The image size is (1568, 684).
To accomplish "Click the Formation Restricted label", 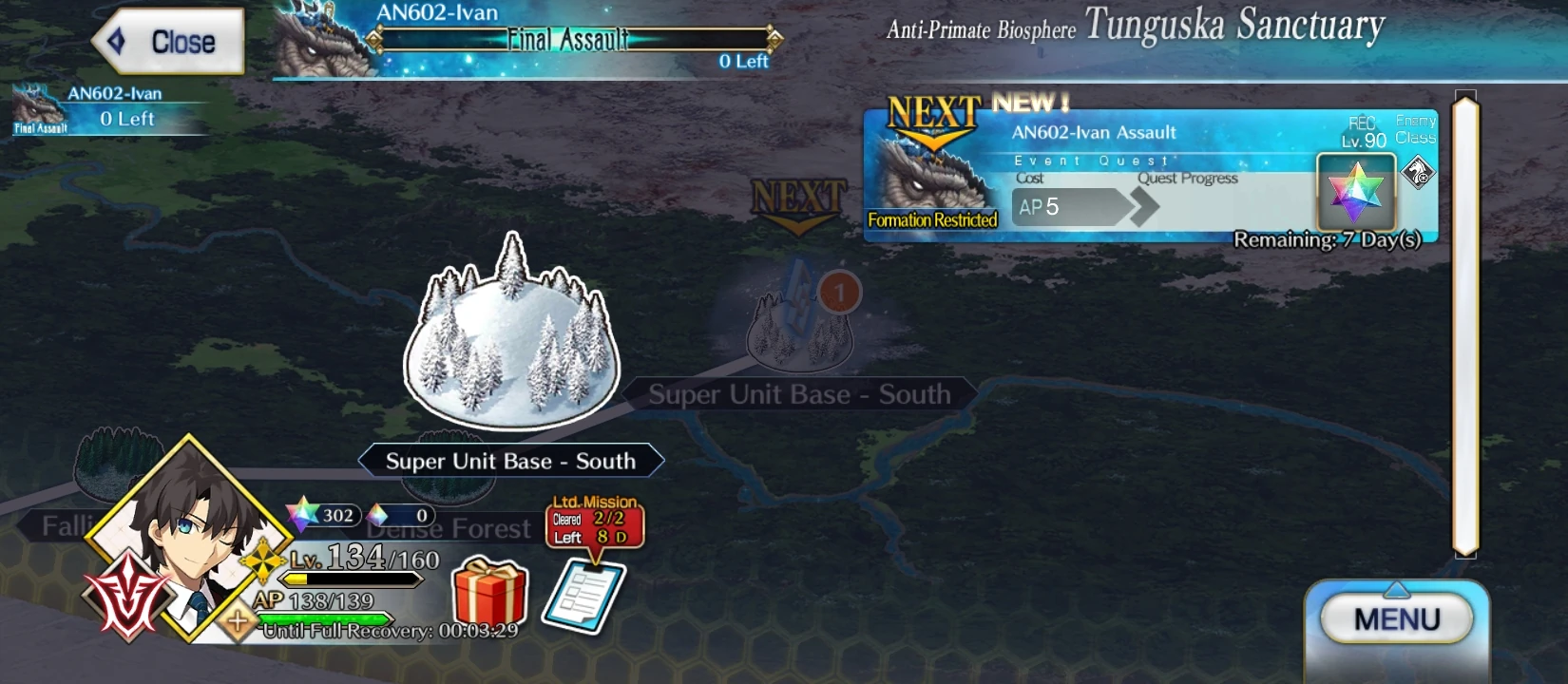I will tap(931, 219).
